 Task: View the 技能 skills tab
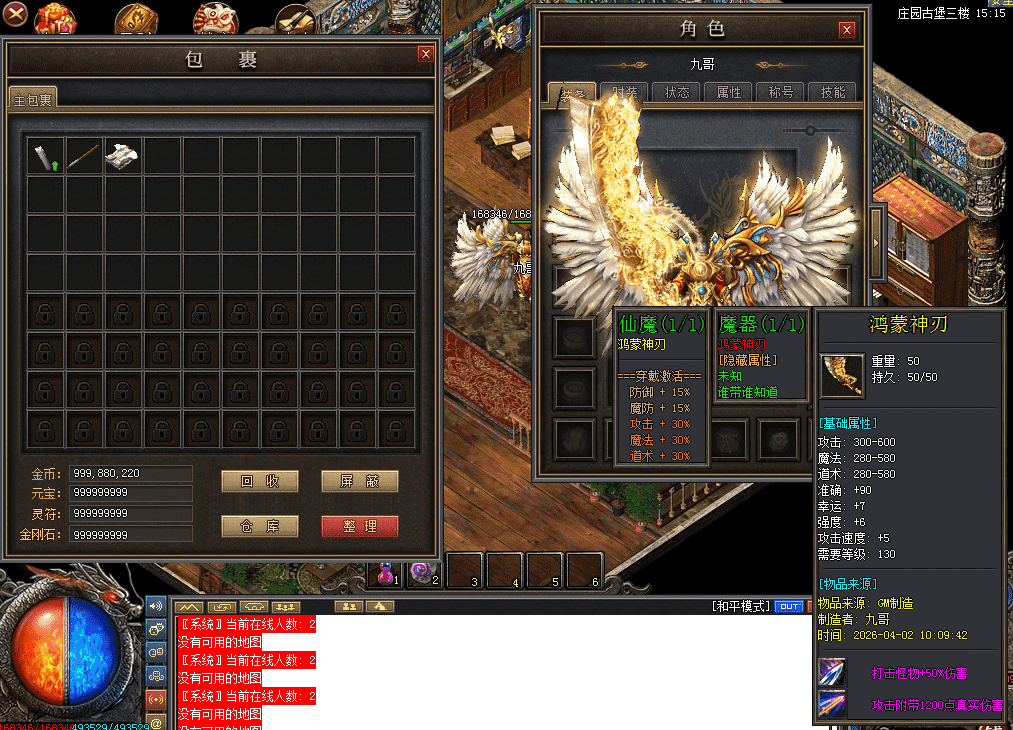pos(833,92)
